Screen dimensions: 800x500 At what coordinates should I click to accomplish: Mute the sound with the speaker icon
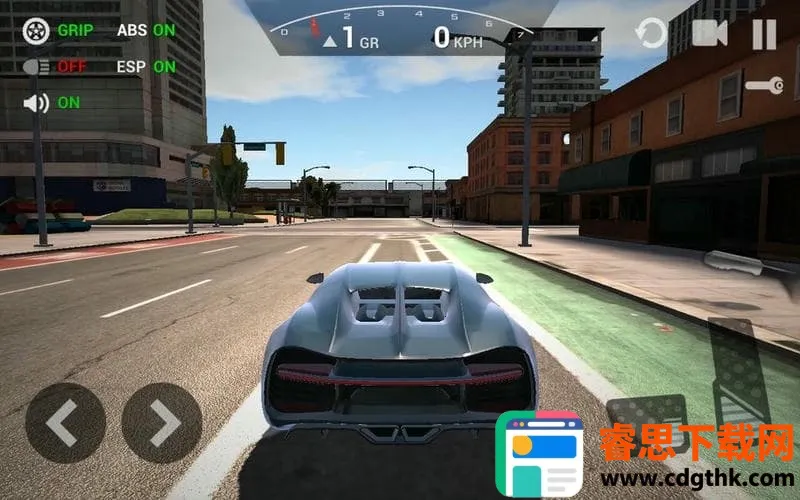pyautogui.click(x=37, y=102)
